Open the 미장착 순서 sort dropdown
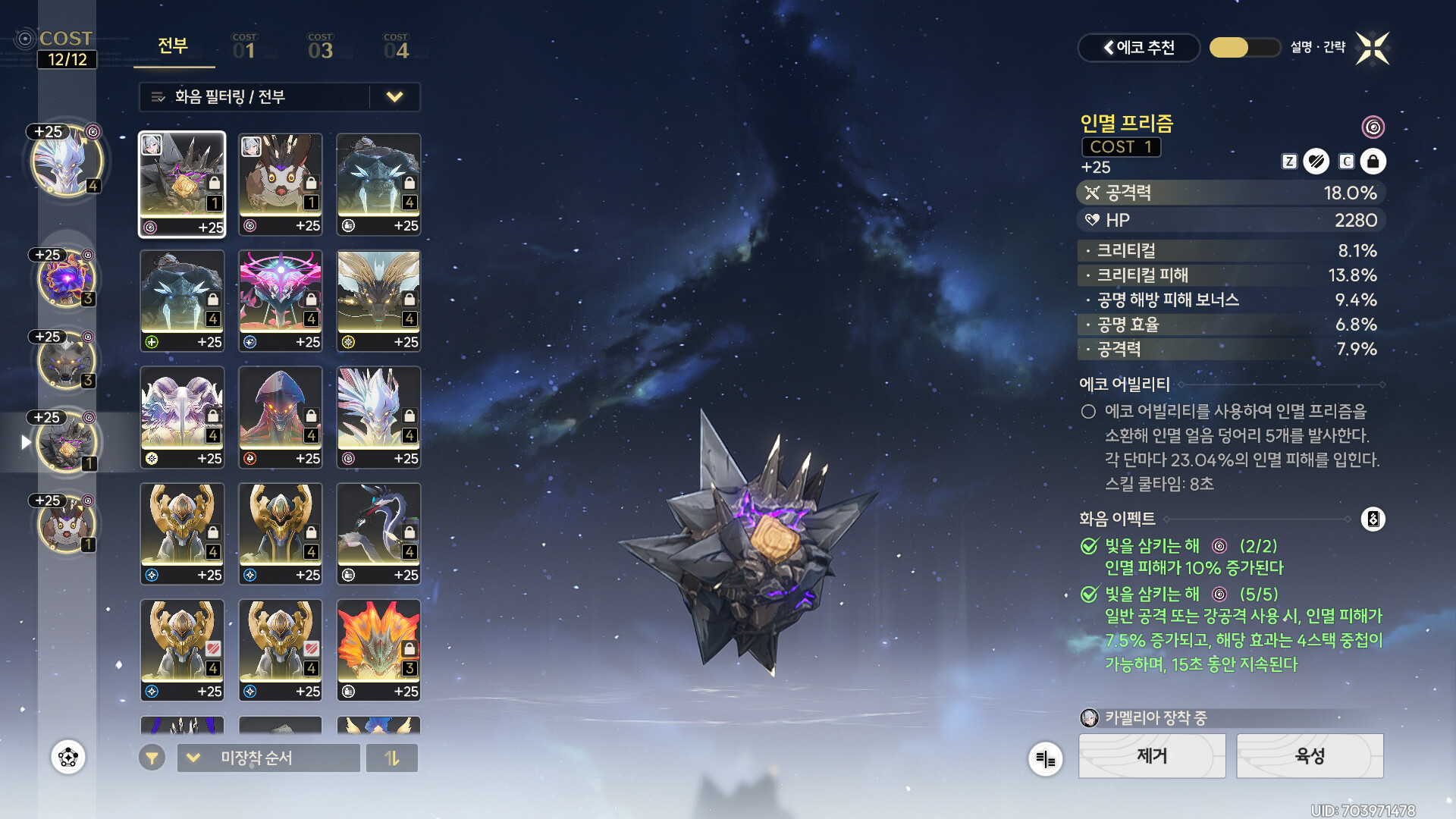Viewport: 1456px width, 819px height. (x=268, y=758)
